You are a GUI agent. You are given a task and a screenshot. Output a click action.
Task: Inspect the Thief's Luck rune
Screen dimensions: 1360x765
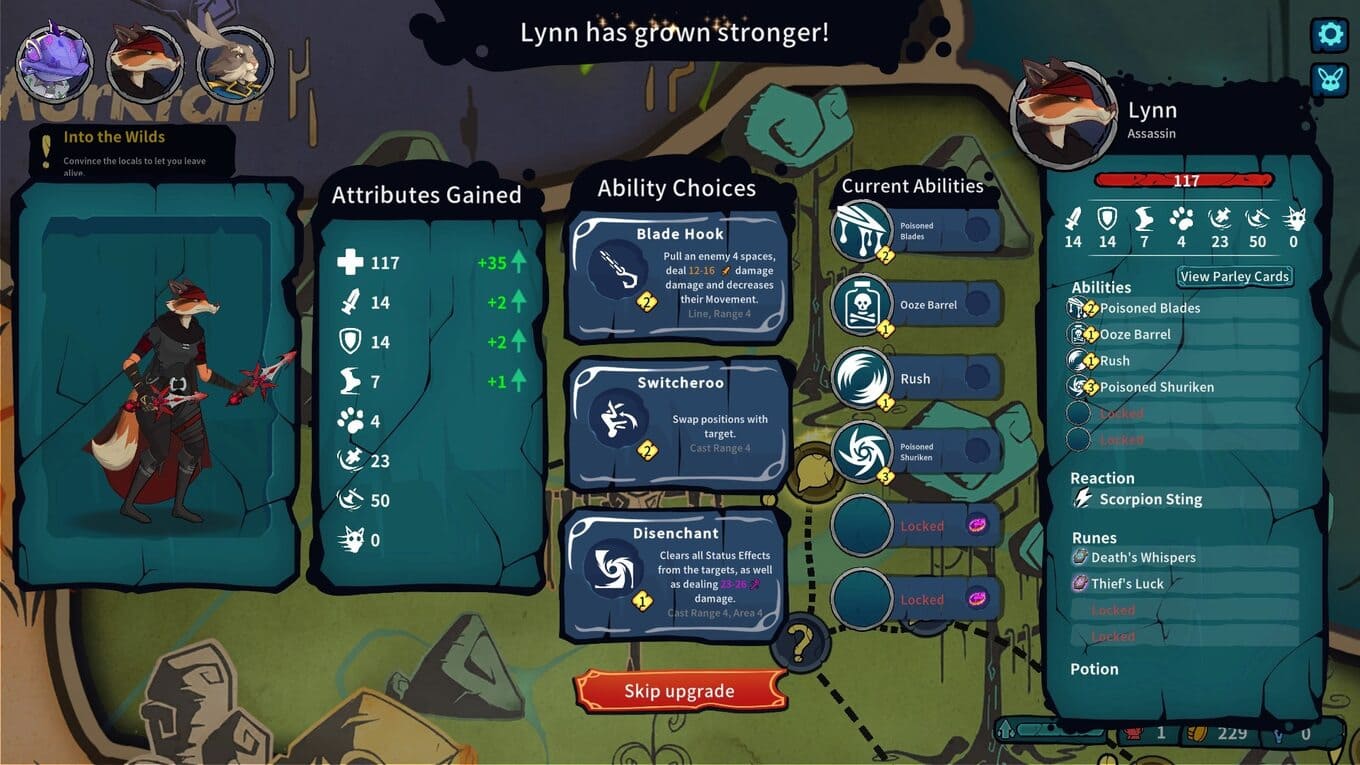pos(1127,583)
